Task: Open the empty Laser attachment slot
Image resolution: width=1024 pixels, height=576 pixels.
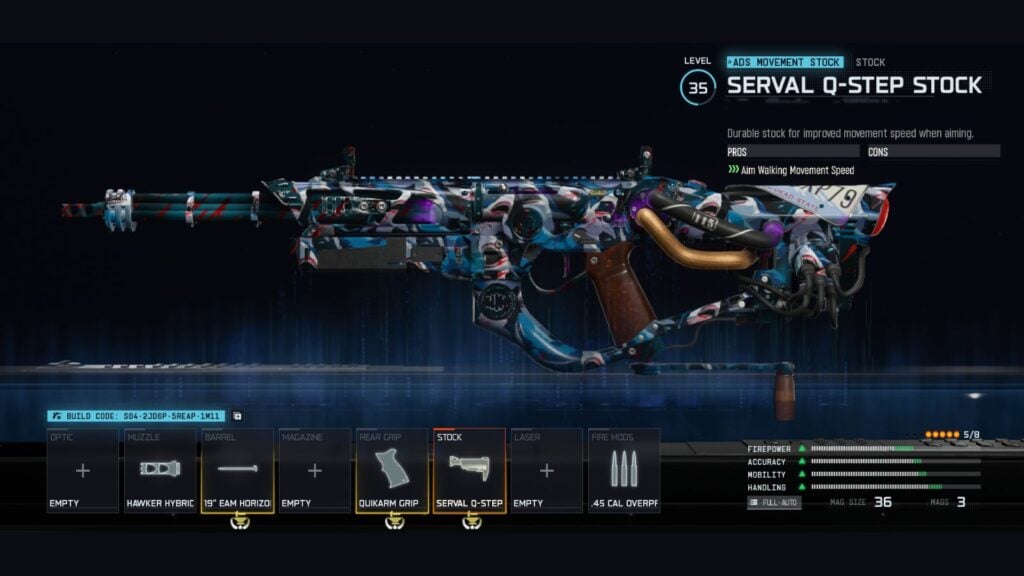Action: pos(546,470)
